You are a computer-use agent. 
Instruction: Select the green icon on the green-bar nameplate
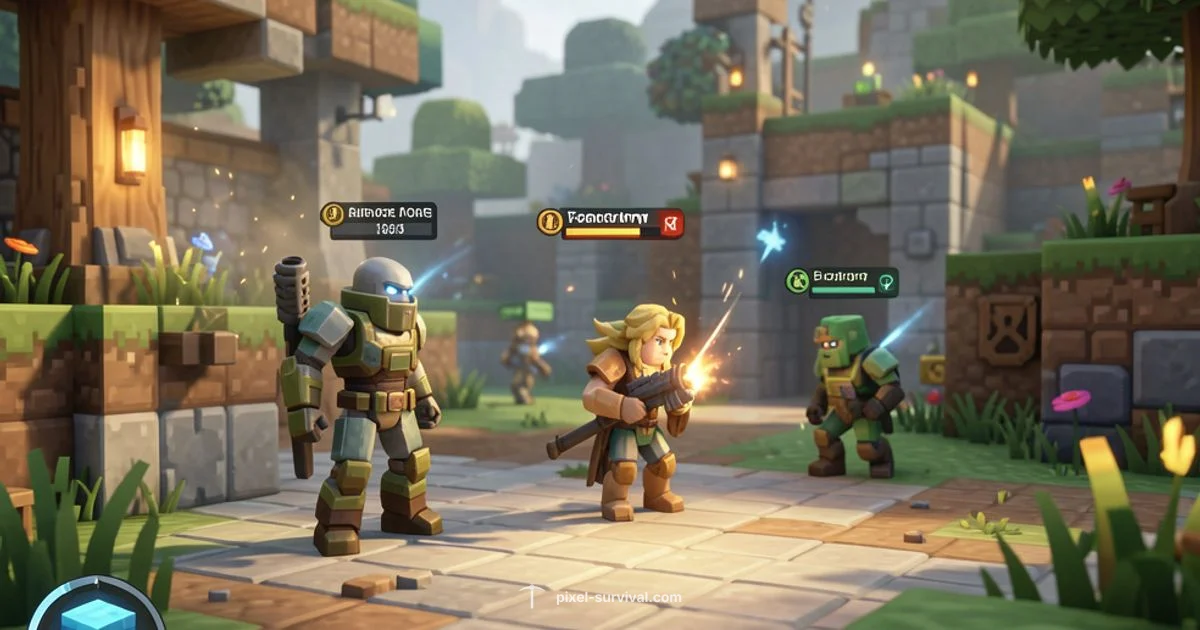pos(887,282)
